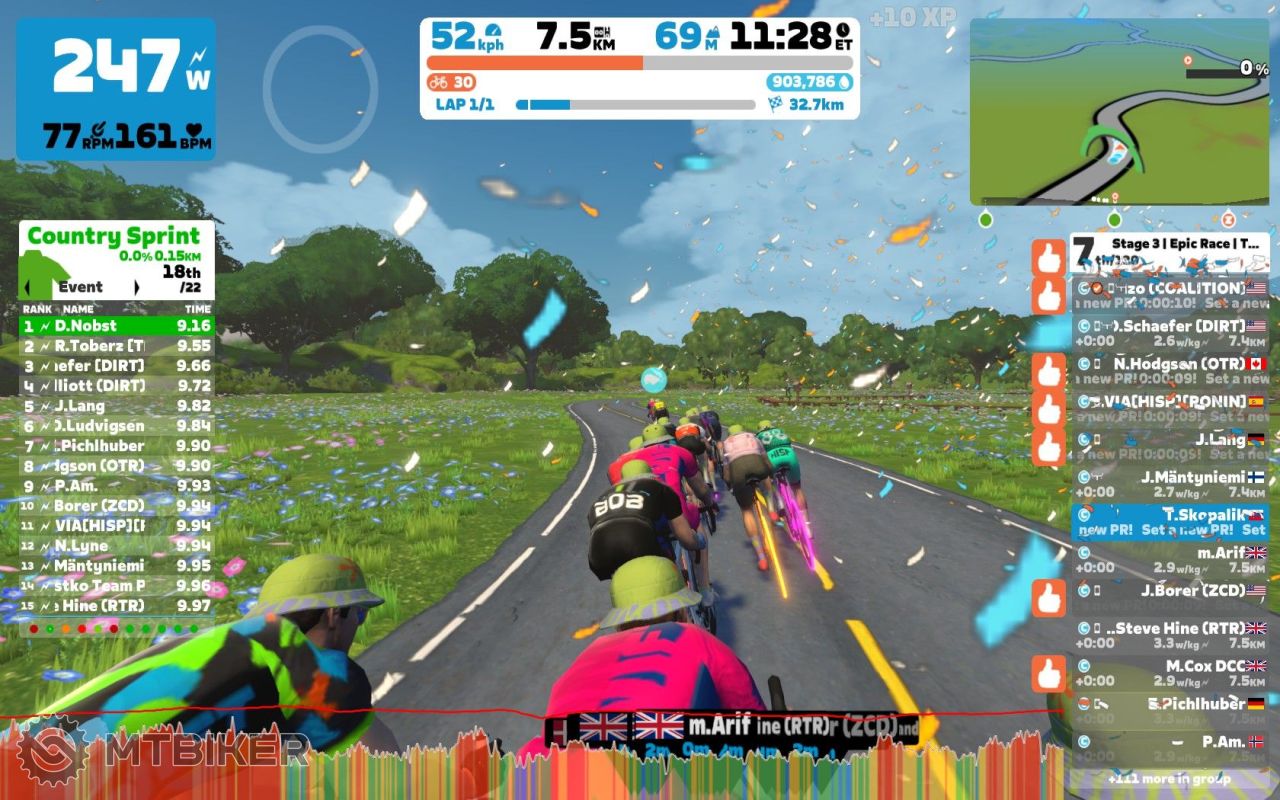Send thumbs up to J.Borer (ZCD)
The height and width of the screenshot is (800, 1280).
point(1048,598)
